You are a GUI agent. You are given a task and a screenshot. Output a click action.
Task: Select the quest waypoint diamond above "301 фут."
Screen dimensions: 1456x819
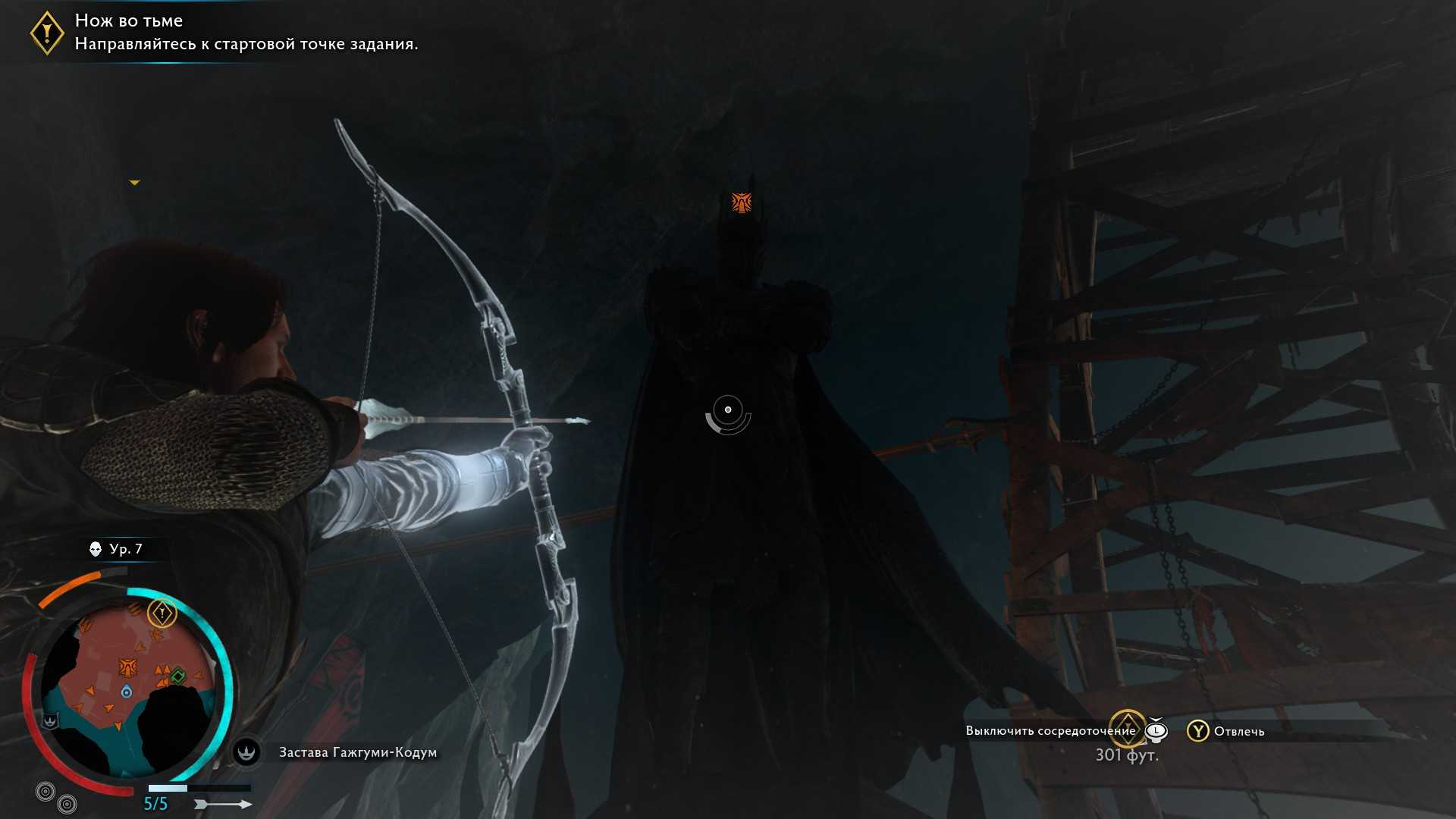pyautogui.click(x=1127, y=728)
